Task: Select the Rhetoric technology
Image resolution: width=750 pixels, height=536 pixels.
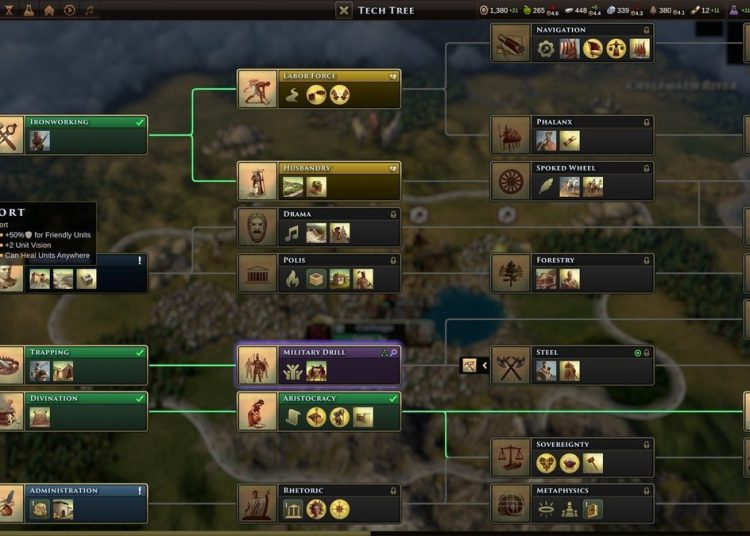Action: [319, 503]
